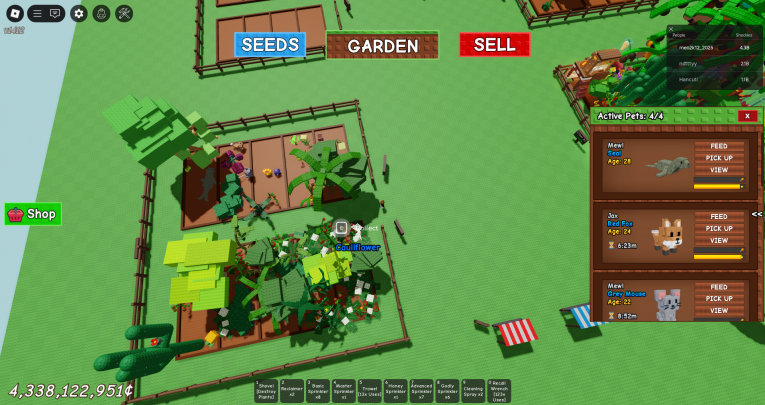
Task: Choose the Godly Sprinkler slot
Action: pos(447,390)
